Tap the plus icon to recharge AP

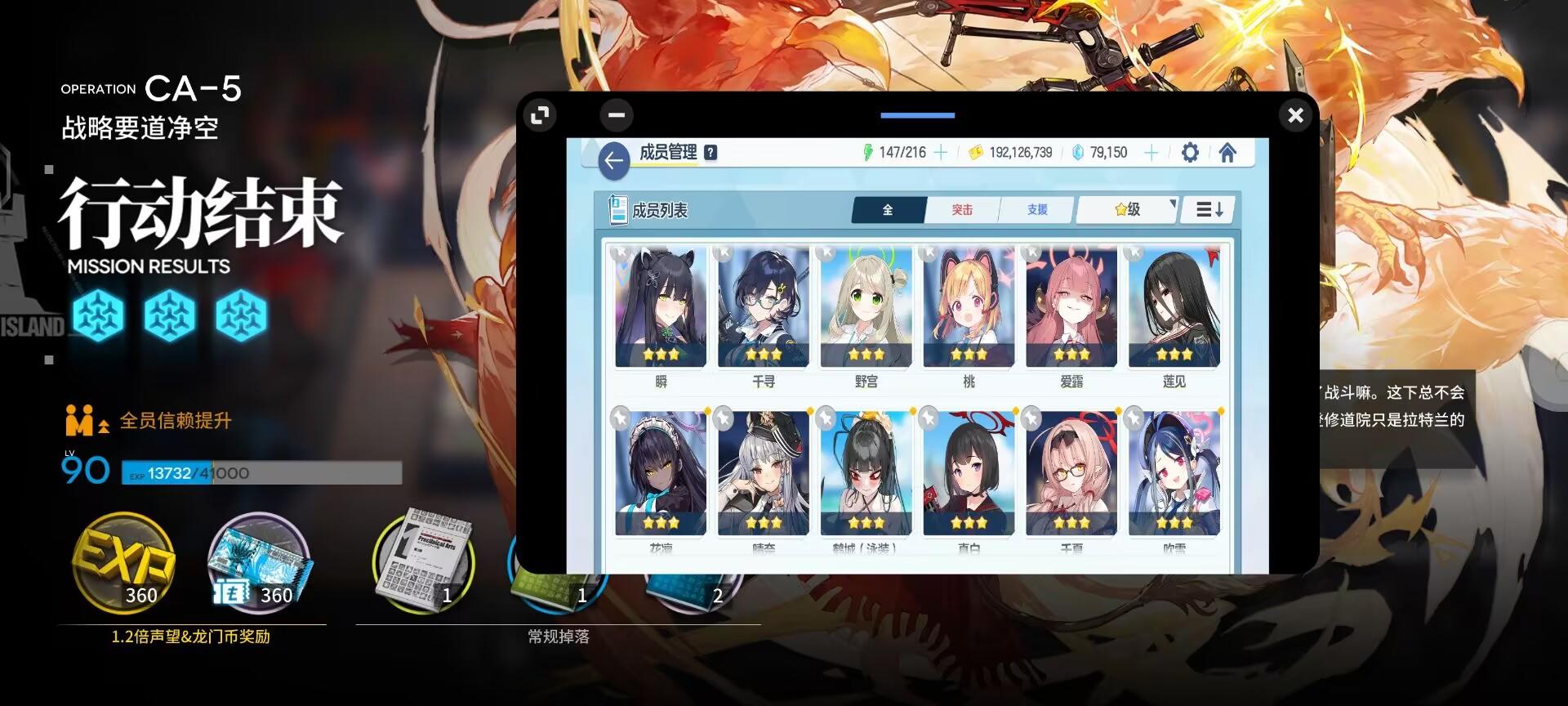(941, 152)
